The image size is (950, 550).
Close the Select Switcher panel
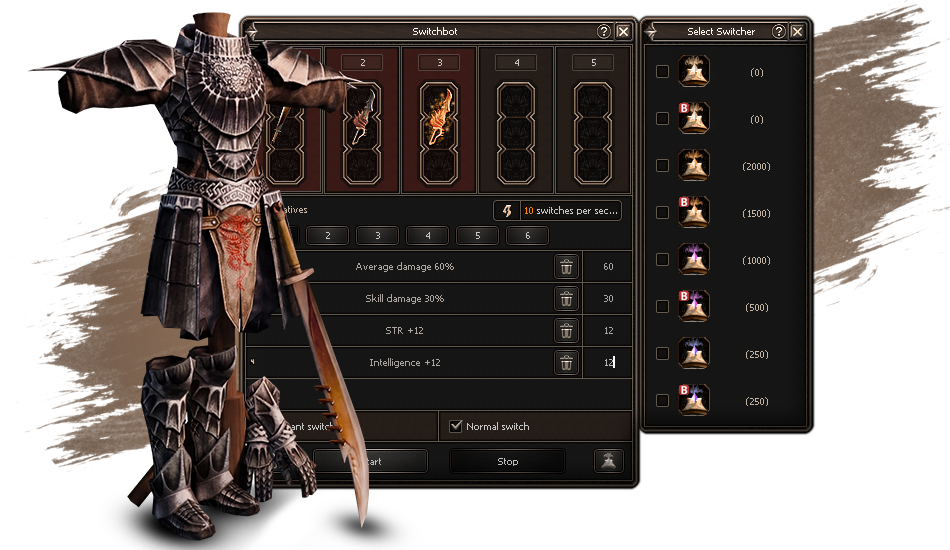tap(797, 32)
